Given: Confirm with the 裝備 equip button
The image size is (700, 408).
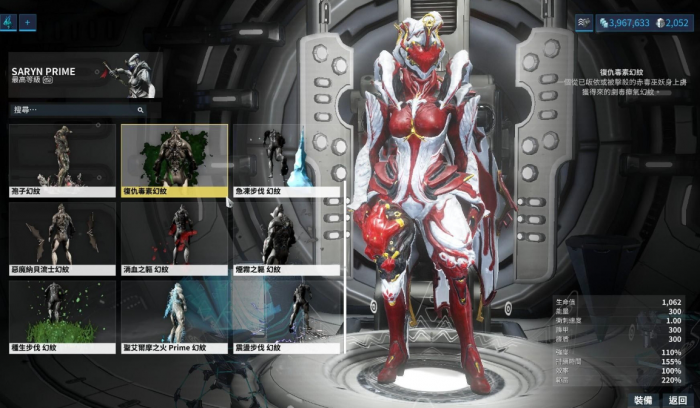Looking at the screenshot, I should (643, 398).
